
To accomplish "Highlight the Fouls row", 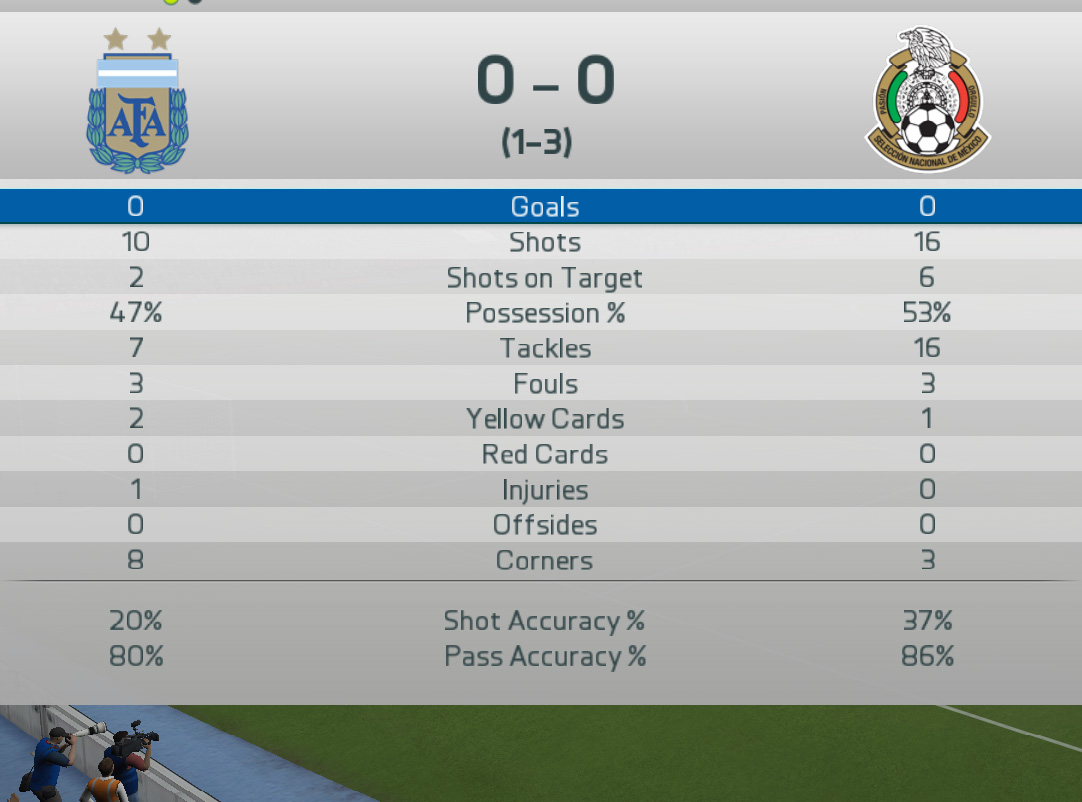I will click(544, 384).
